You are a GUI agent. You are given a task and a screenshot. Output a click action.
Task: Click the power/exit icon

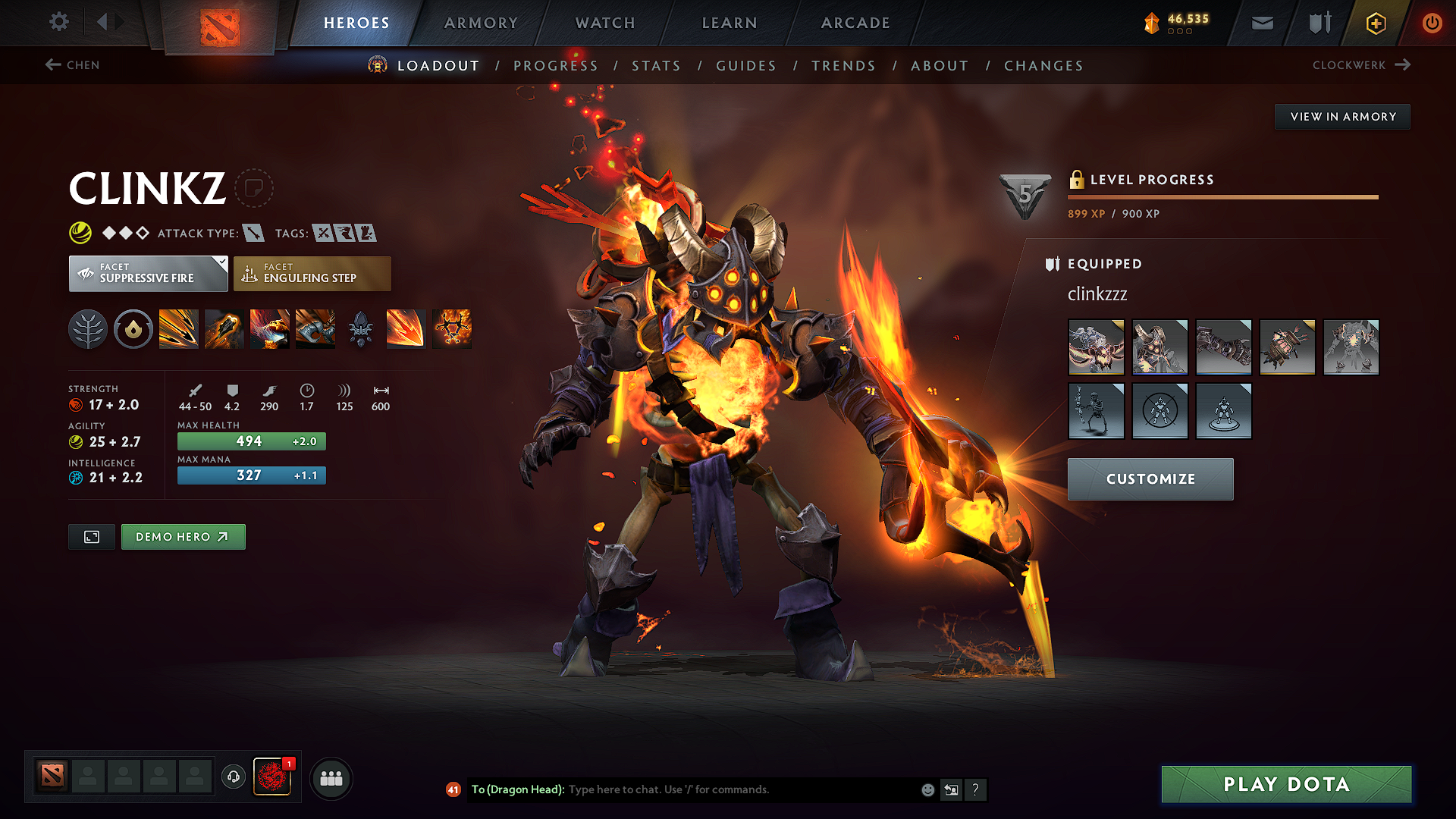coord(1432,23)
